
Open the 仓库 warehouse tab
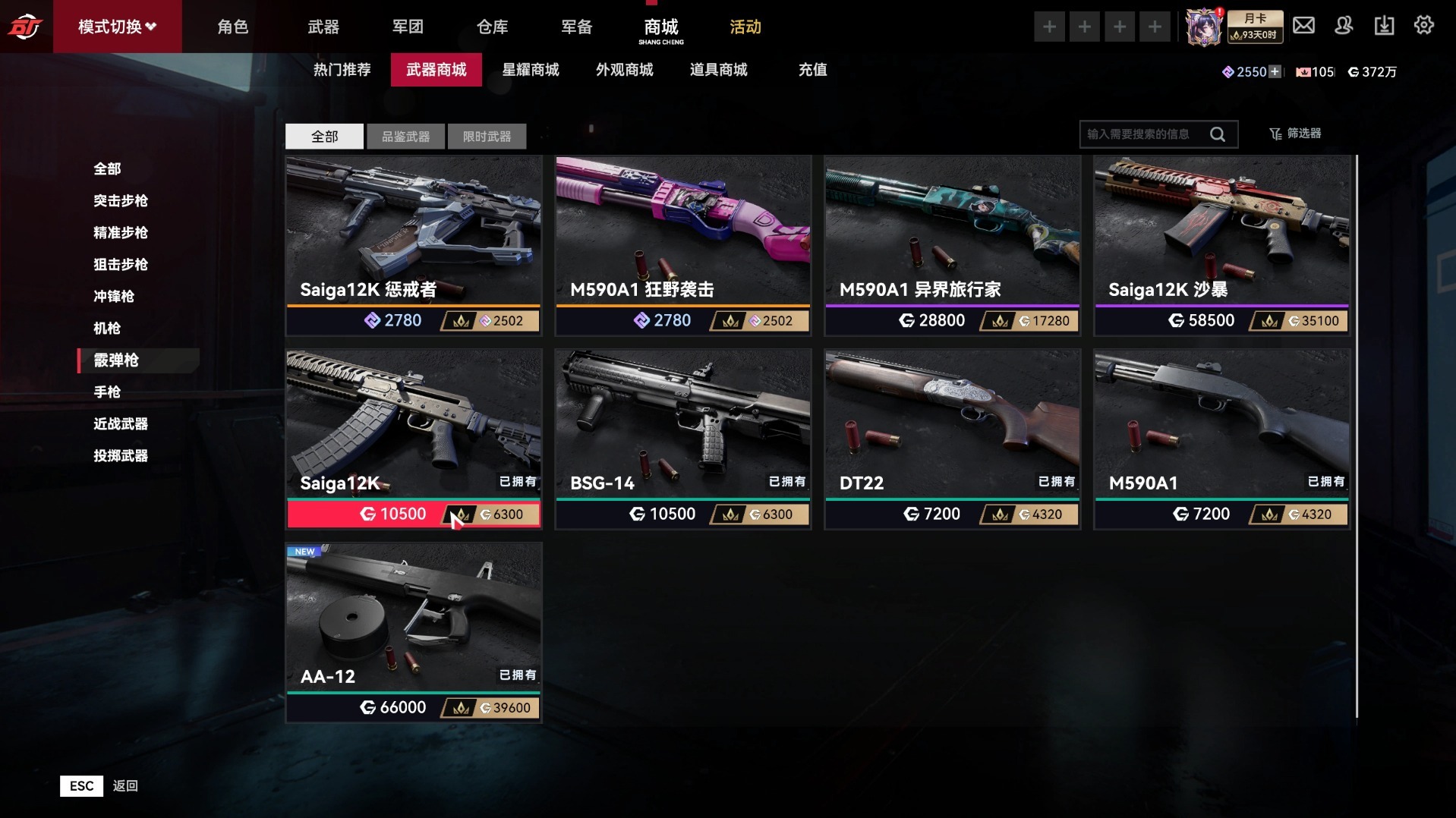click(492, 27)
